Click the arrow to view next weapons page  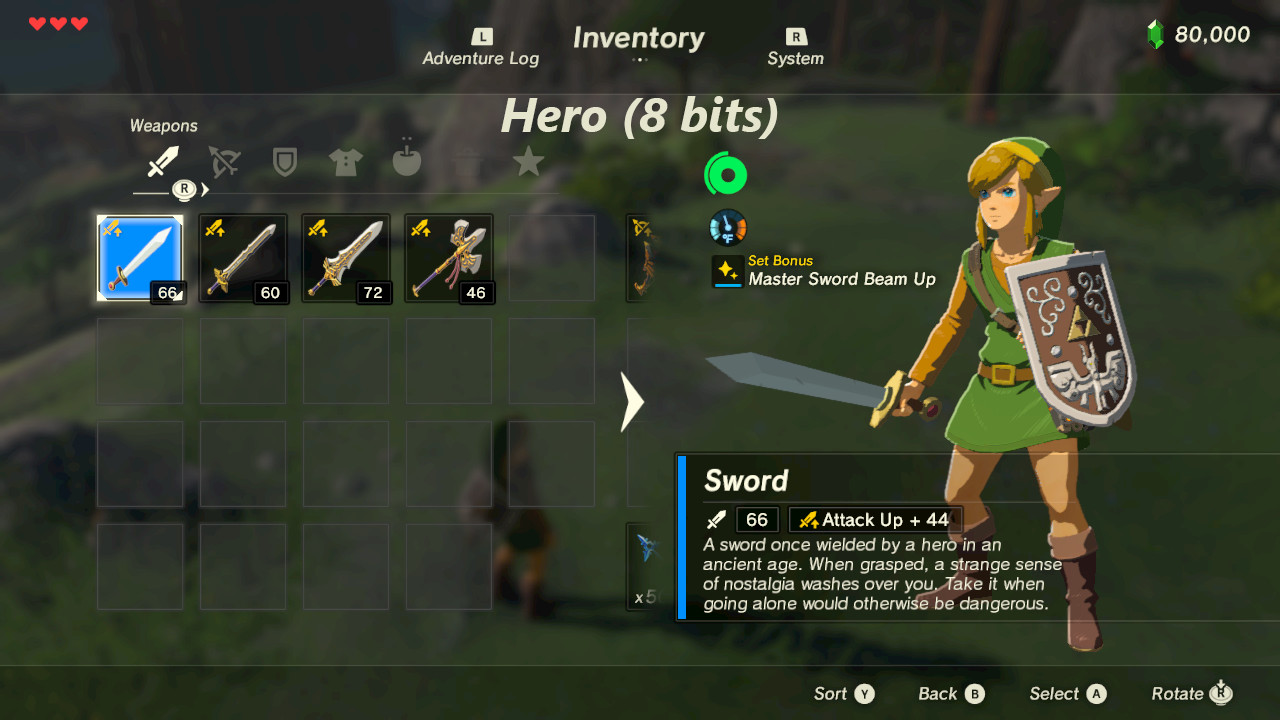[x=630, y=403]
